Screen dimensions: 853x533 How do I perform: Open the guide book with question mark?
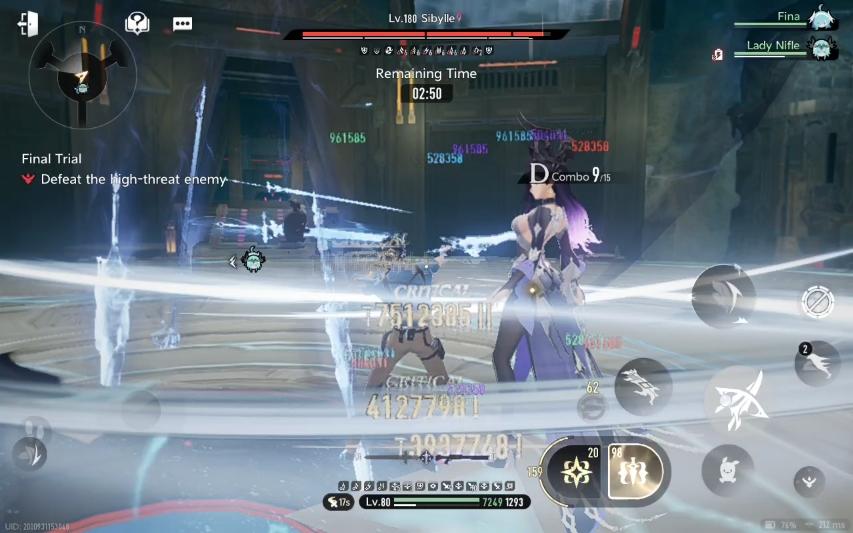tap(137, 23)
